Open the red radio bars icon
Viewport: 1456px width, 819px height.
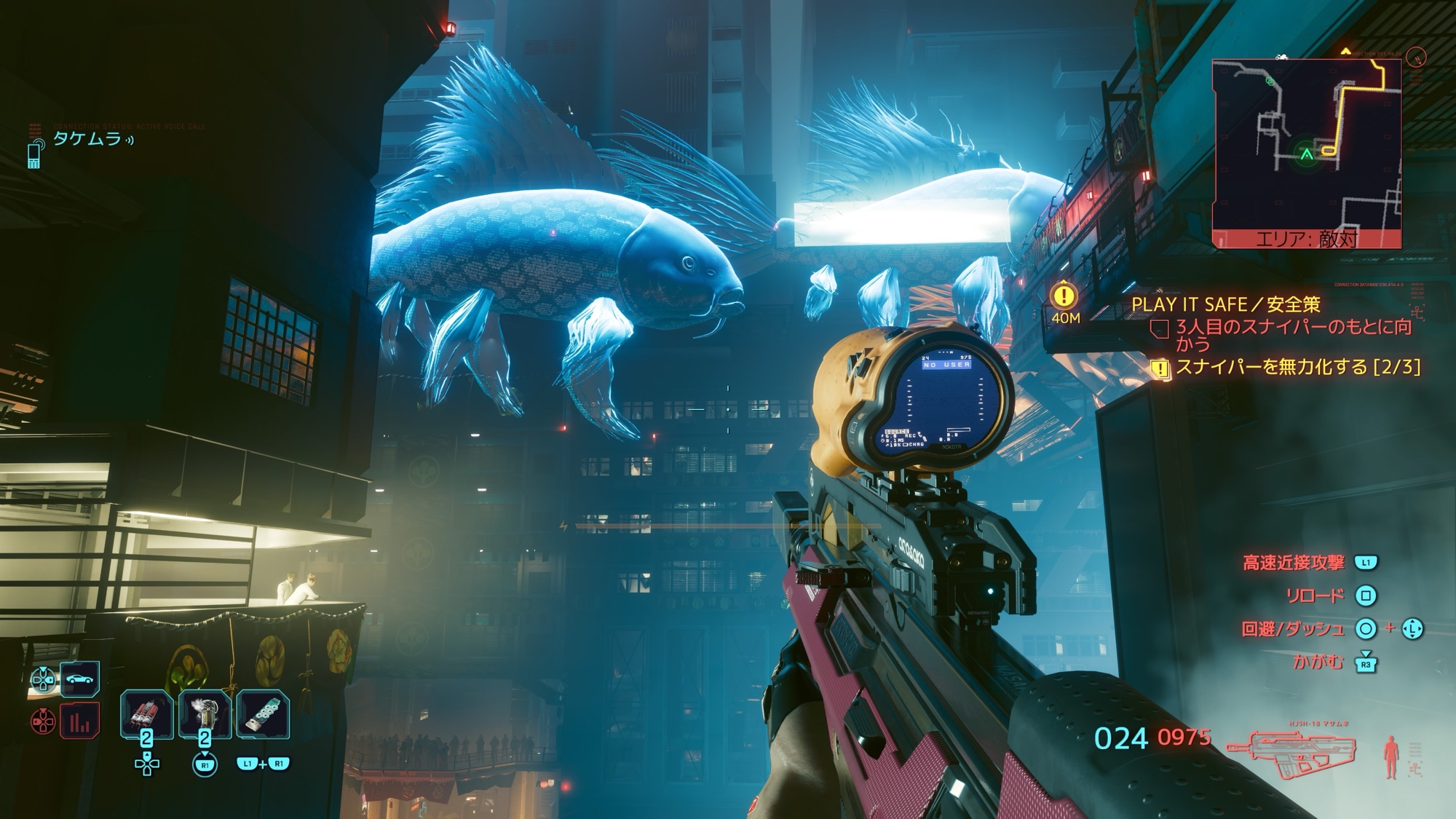pos(79,721)
